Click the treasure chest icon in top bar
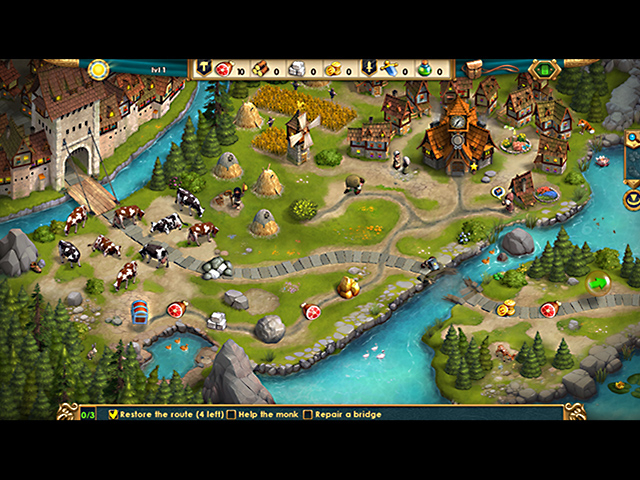The height and width of the screenshot is (480, 640). [x=473, y=69]
